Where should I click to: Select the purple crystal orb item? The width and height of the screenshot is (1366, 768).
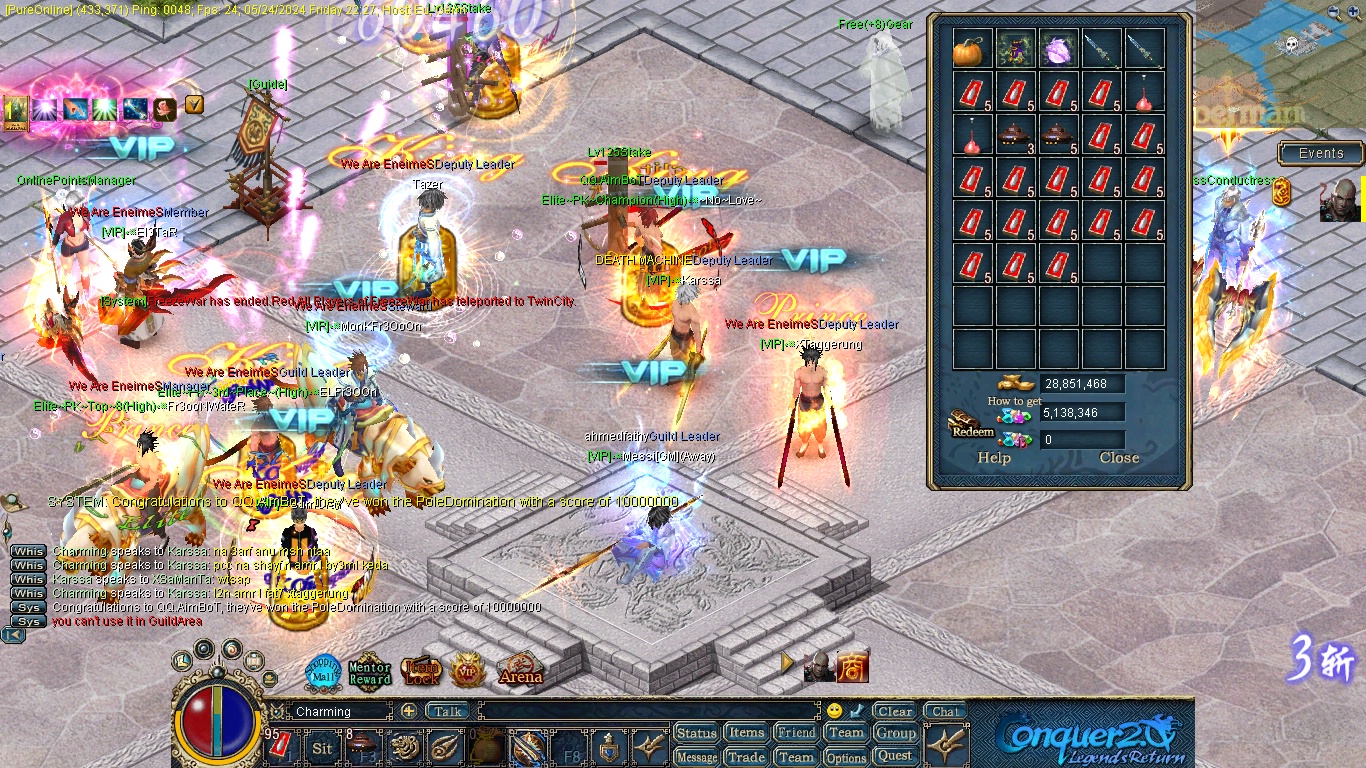(x=1059, y=49)
